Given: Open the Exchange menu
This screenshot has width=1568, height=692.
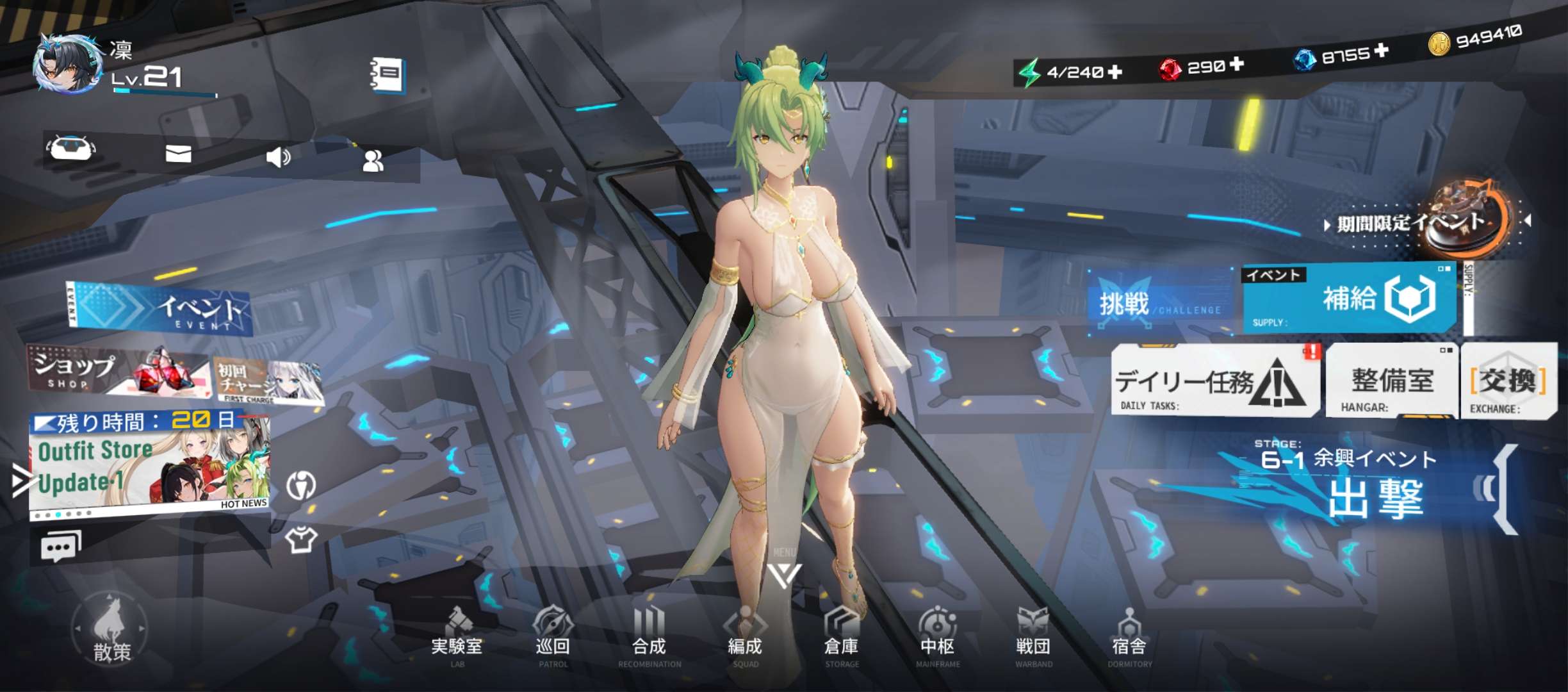Looking at the screenshot, I should tap(1508, 381).
